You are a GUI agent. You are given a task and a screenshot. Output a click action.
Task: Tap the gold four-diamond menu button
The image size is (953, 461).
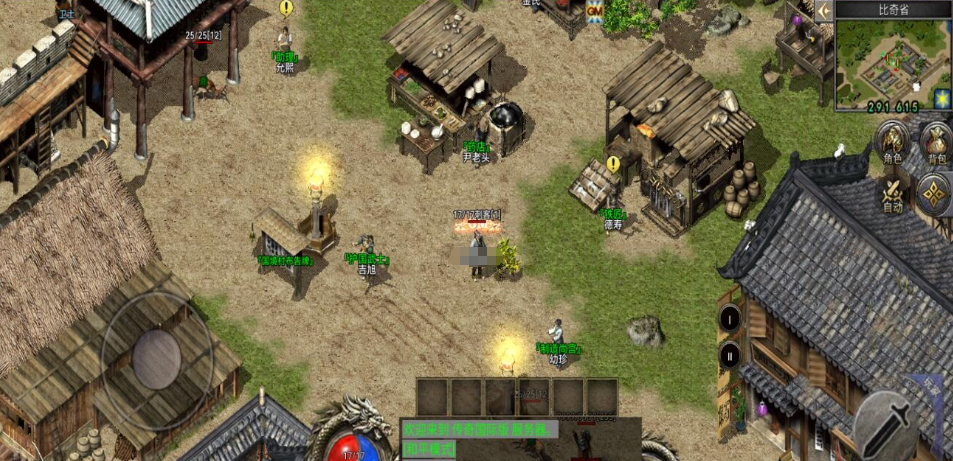[935, 194]
